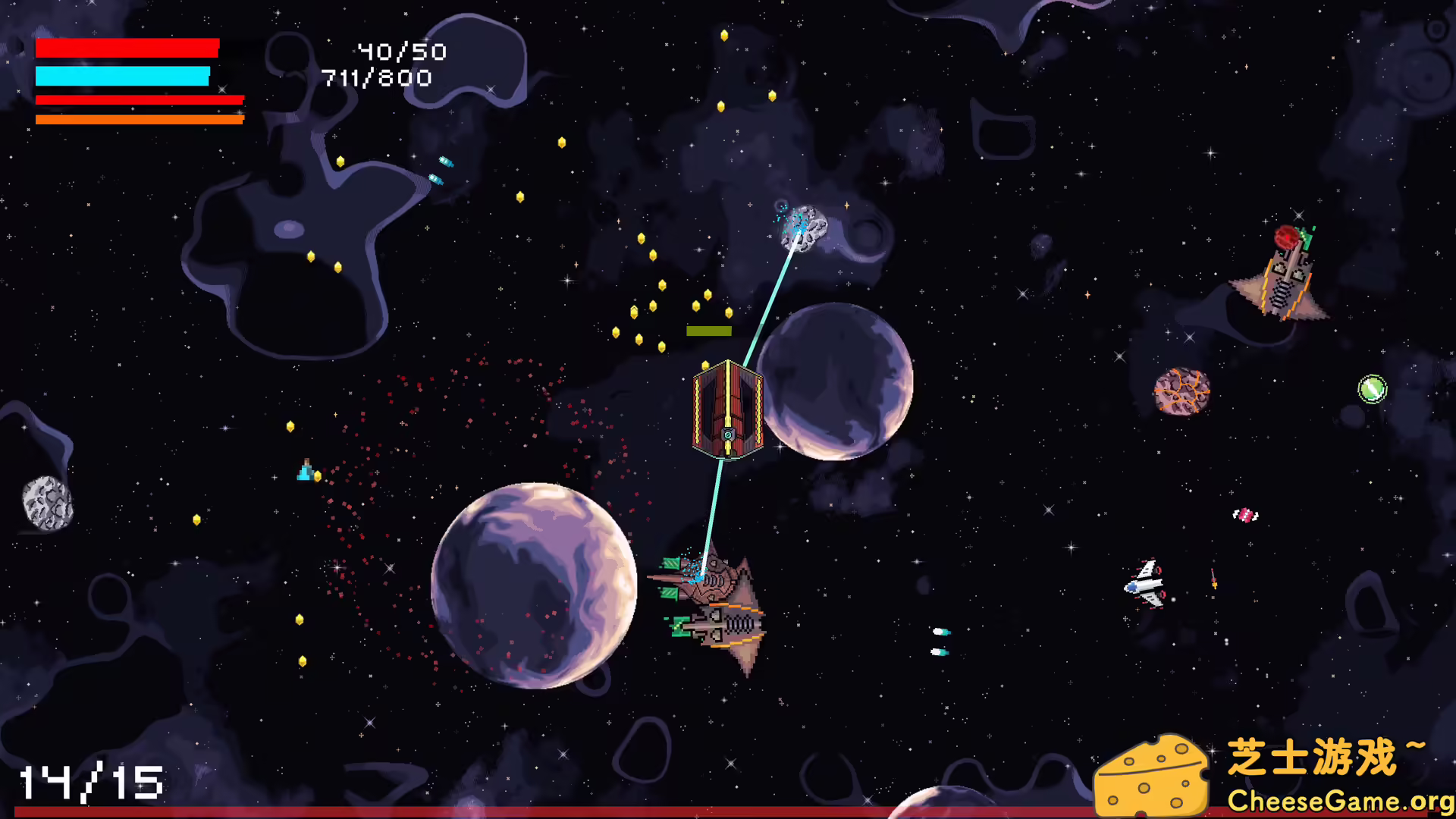
Task: Click the player's wooden ship in center
Action: 728,409
